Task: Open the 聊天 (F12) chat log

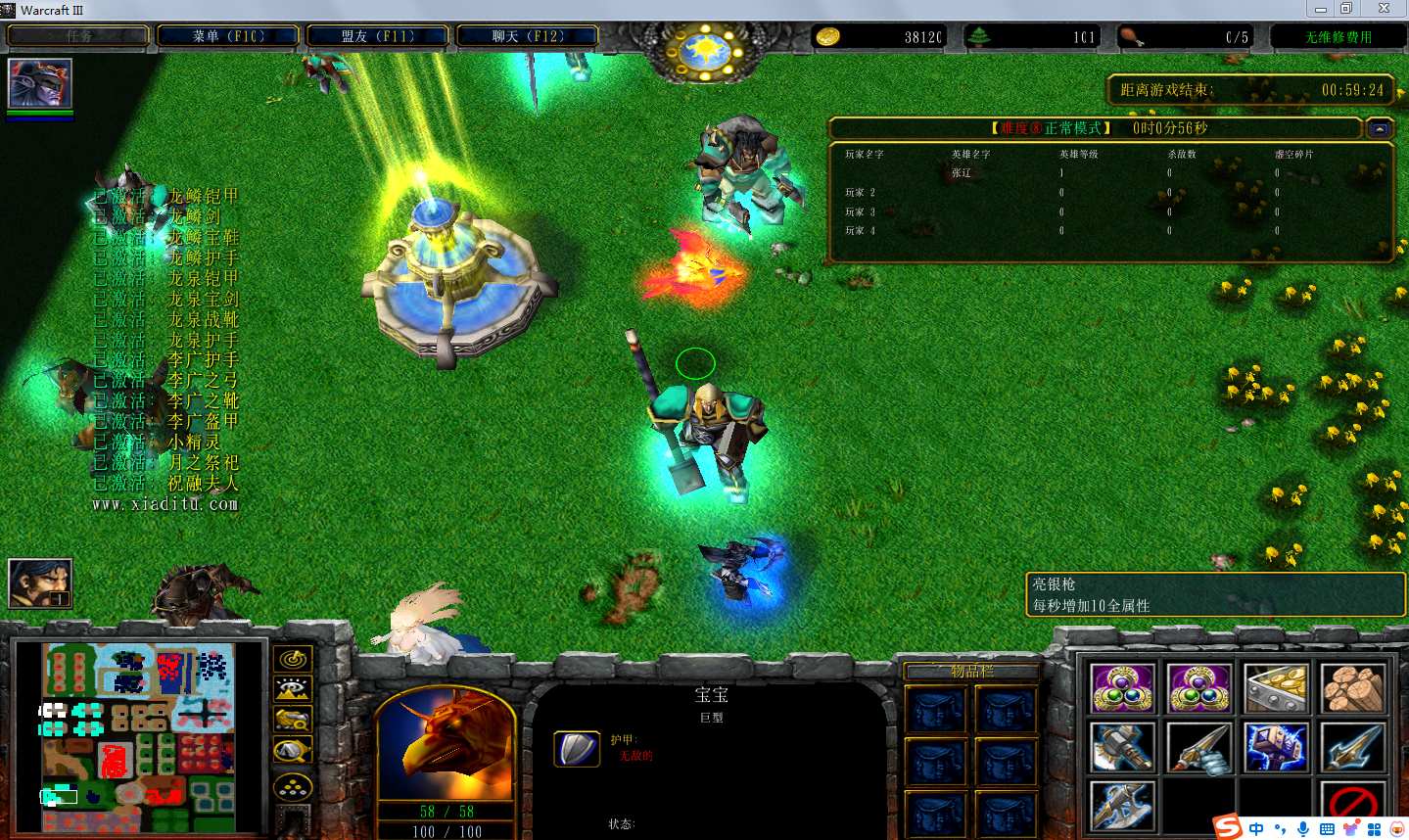Action: point(528,36)
